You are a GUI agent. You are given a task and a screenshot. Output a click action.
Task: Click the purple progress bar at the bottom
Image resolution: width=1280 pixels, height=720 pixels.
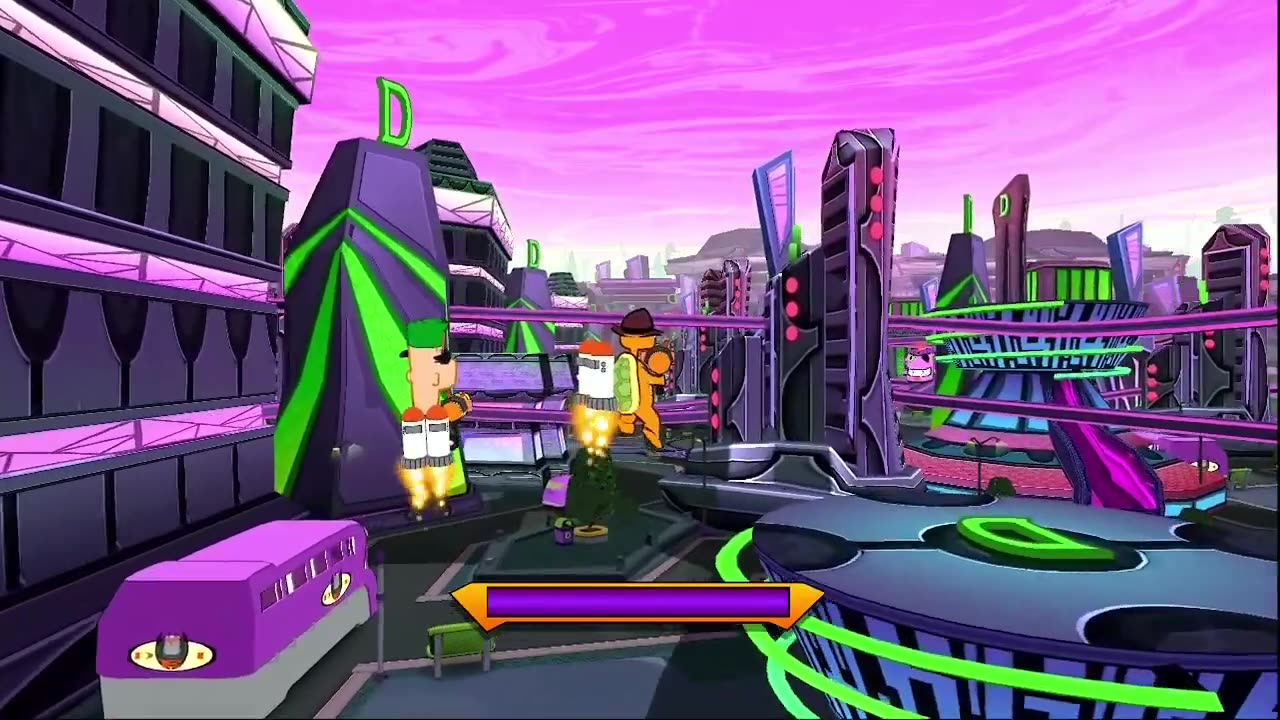click(640, 604)
